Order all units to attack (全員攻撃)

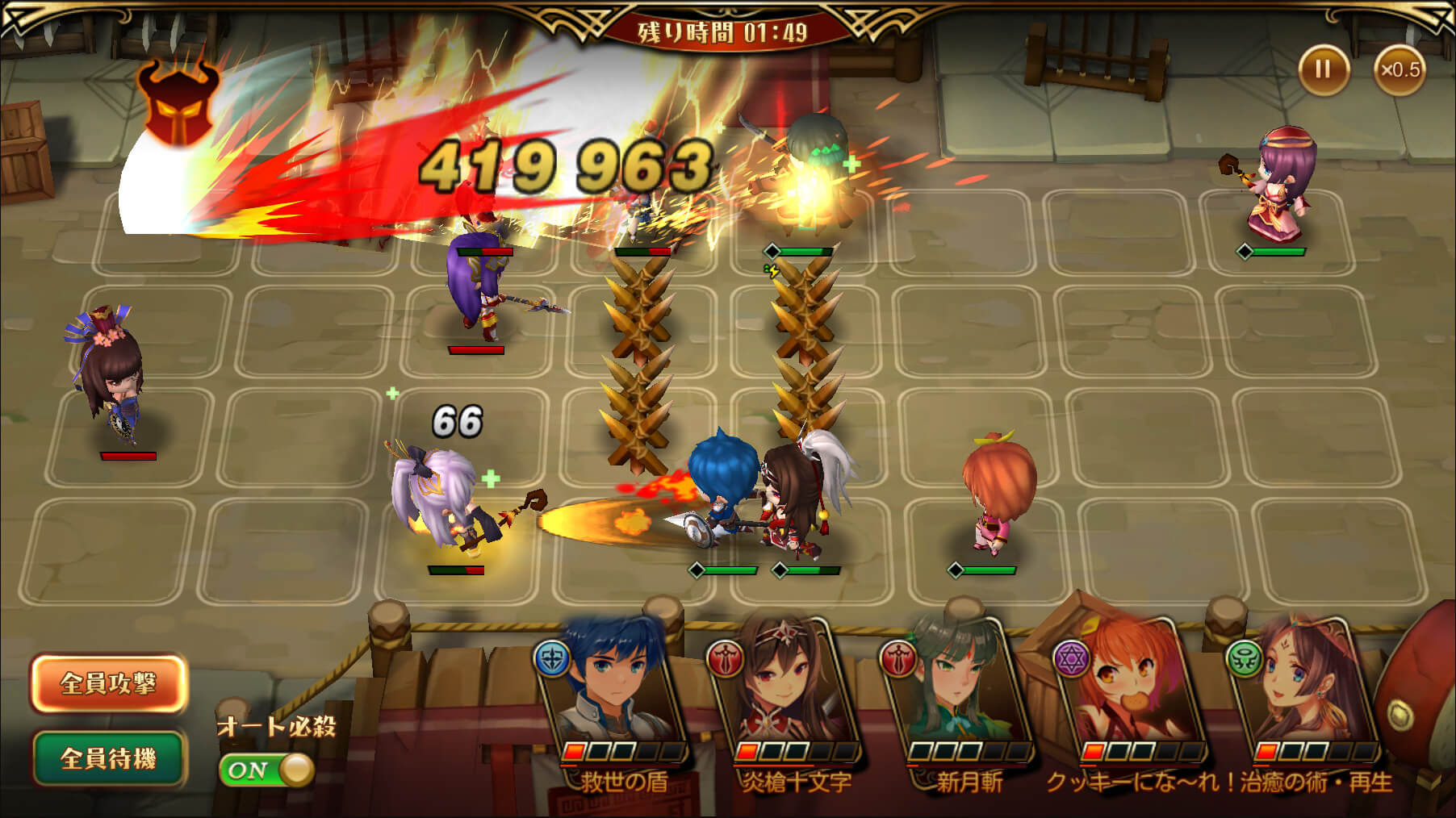(108, 683)
